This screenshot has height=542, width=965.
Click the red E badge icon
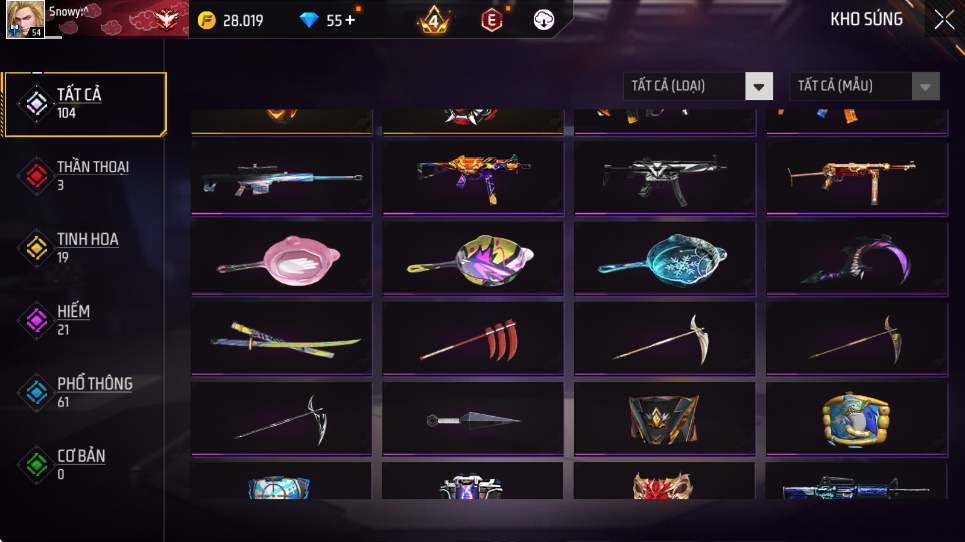pyautogui.click(x=491, y=20)
